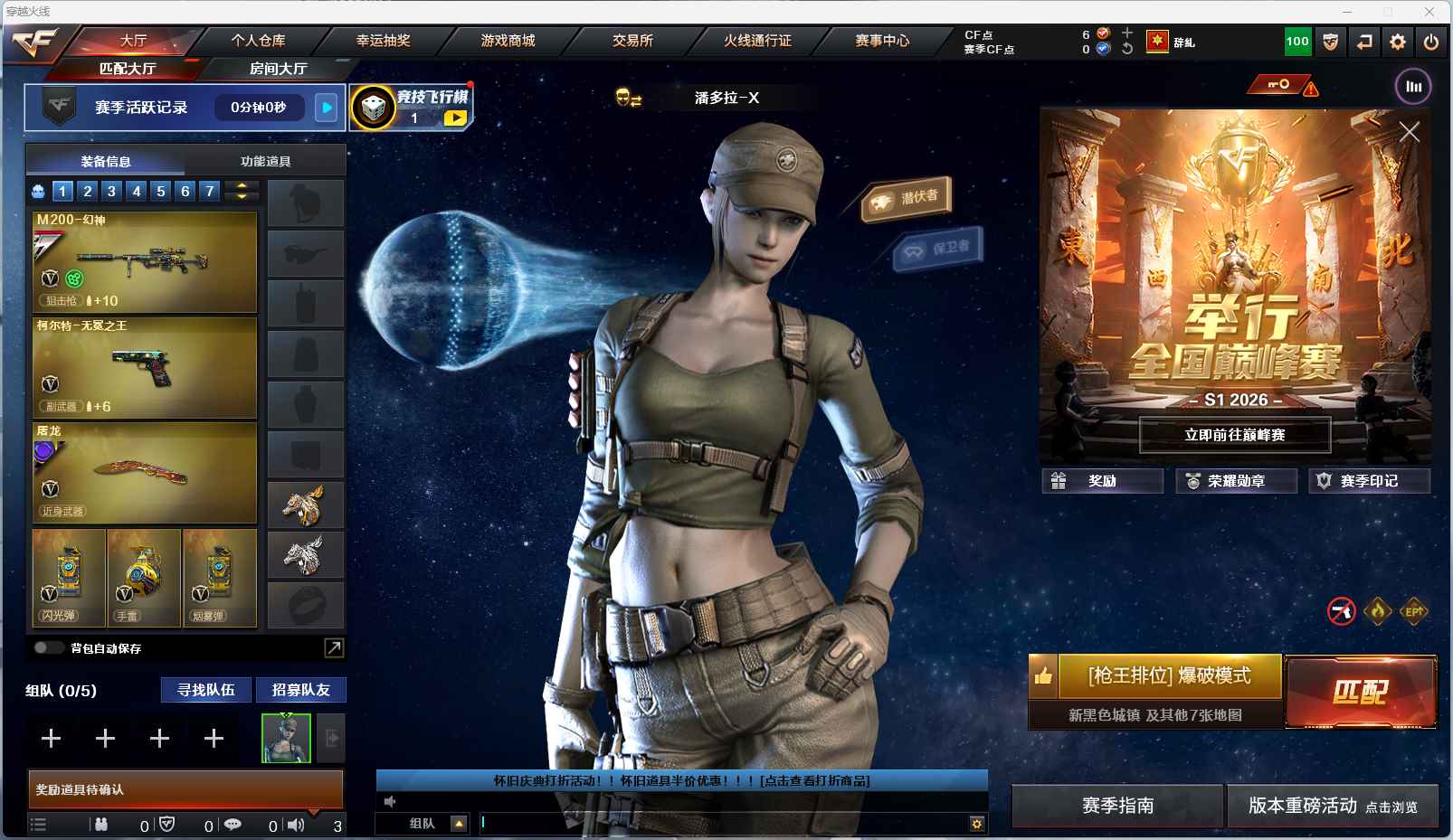Select the M200-幻神 sniper rifle slot
The image size is (1453, 840).
(145, 261)
